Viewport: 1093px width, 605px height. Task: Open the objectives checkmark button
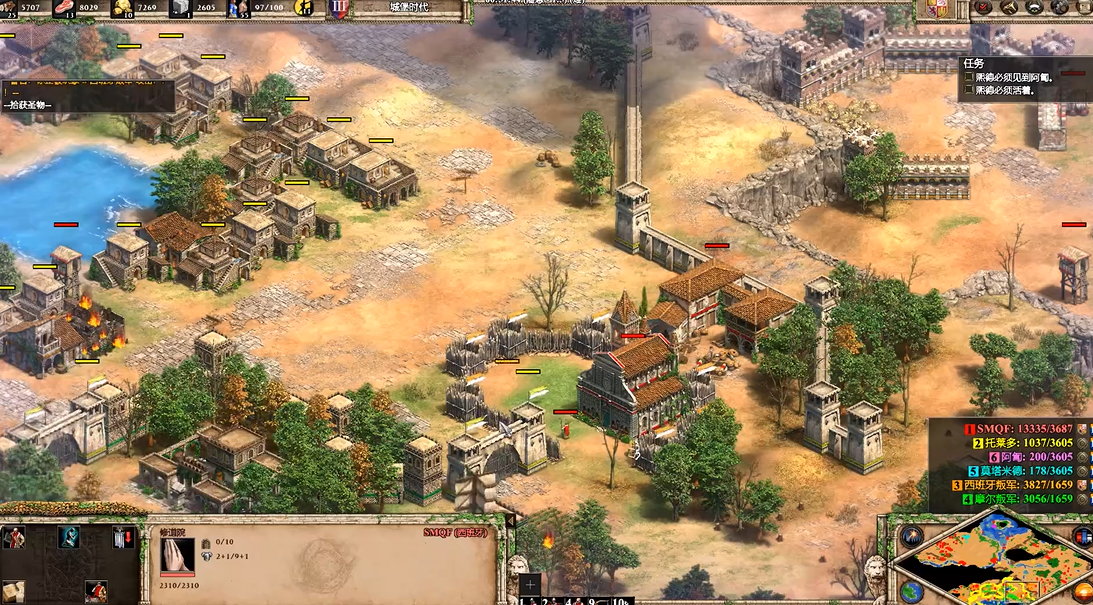[983, 8]
